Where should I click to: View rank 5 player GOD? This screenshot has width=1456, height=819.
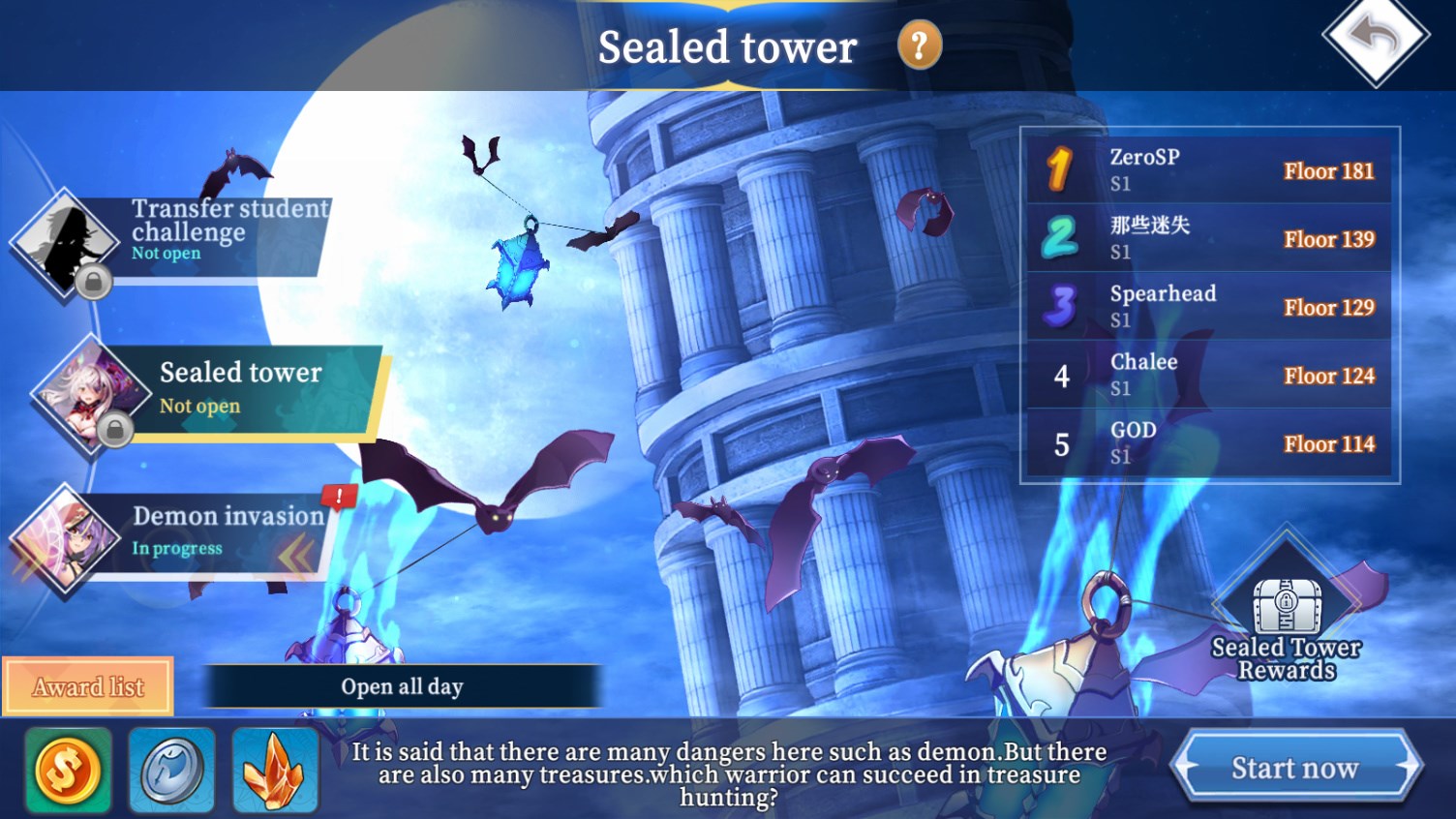(1209, 443)
